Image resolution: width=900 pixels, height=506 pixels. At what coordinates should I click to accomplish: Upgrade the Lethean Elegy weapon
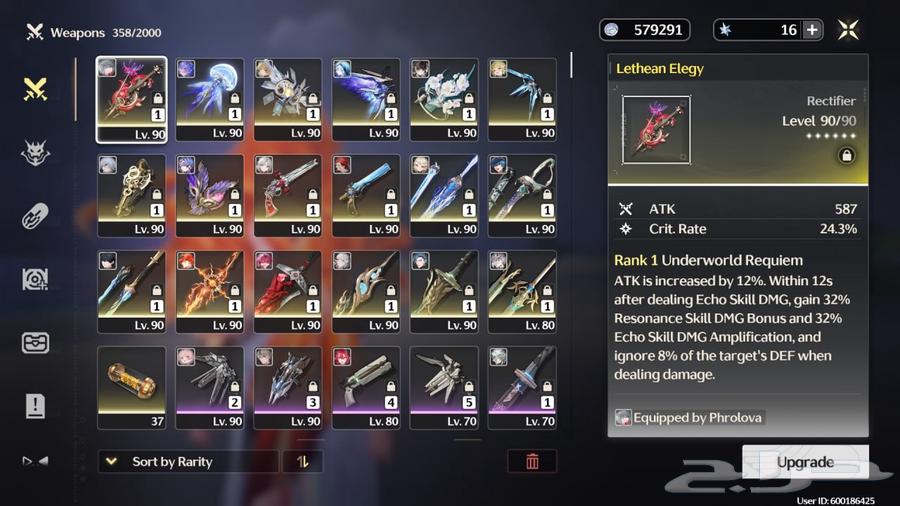pyautogui.click(x=805, y=462)
